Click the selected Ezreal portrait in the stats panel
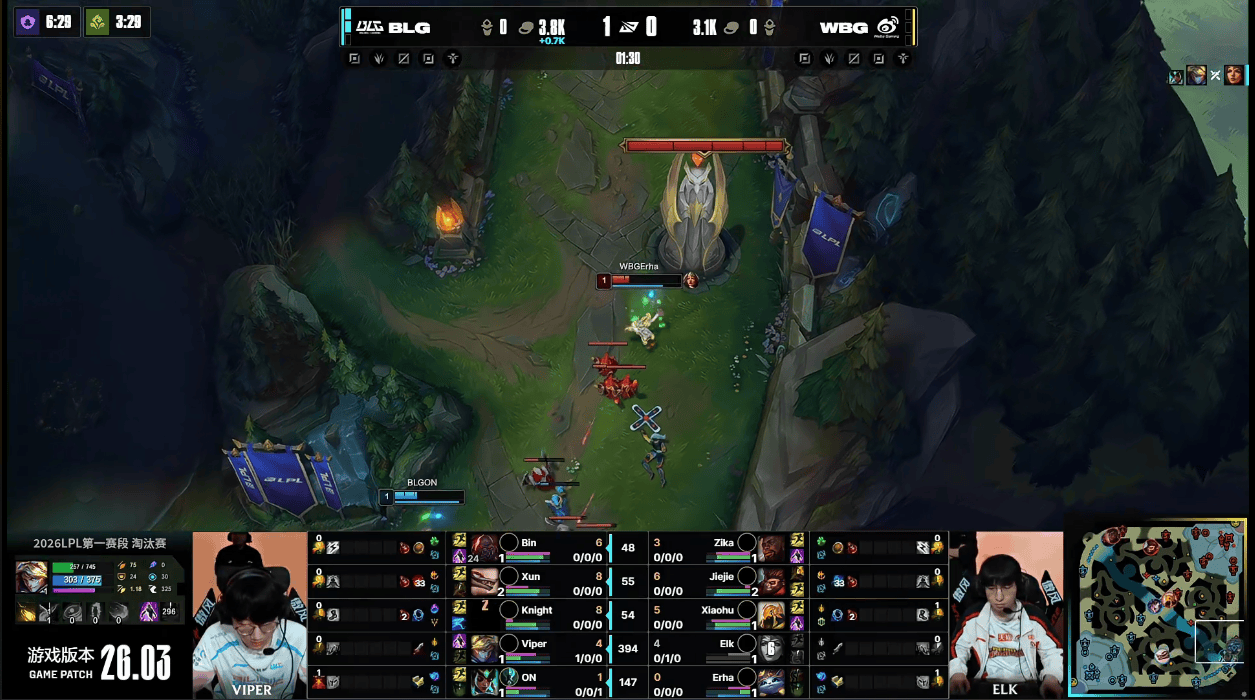Screen dimensions: 1255x700 pos(31,577)
